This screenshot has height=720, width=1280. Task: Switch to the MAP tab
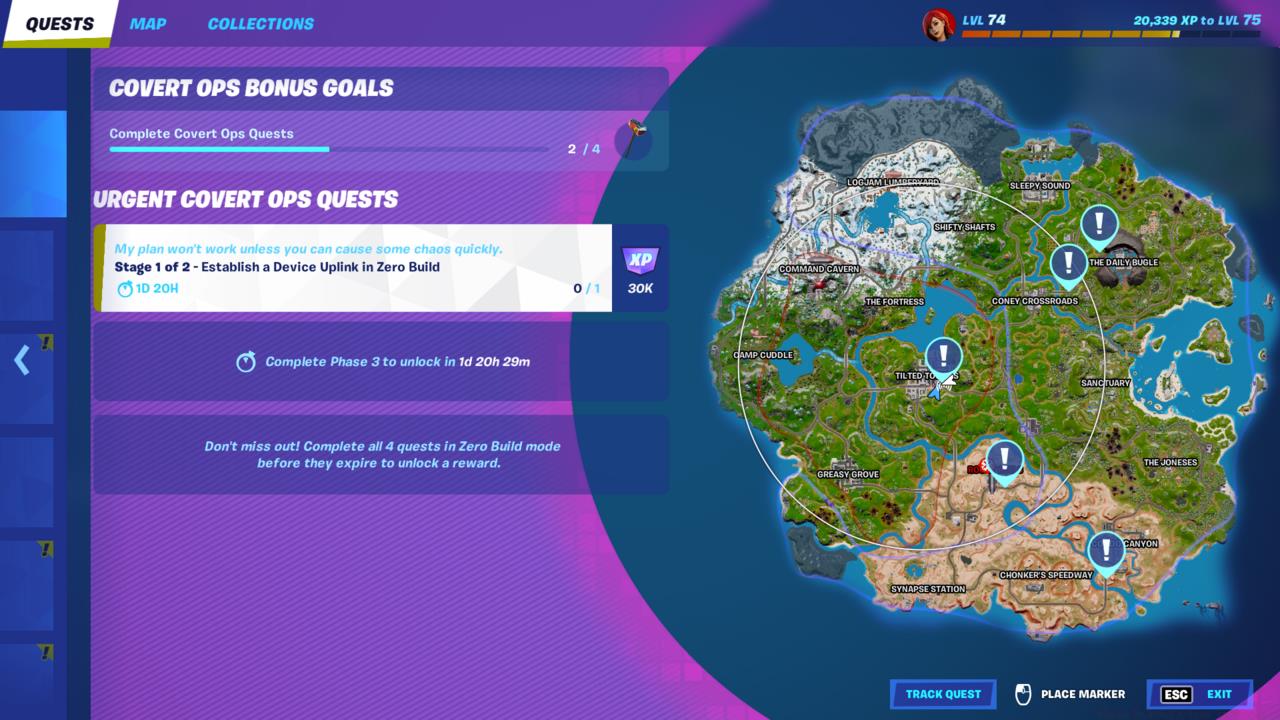(x=148, y=23)
